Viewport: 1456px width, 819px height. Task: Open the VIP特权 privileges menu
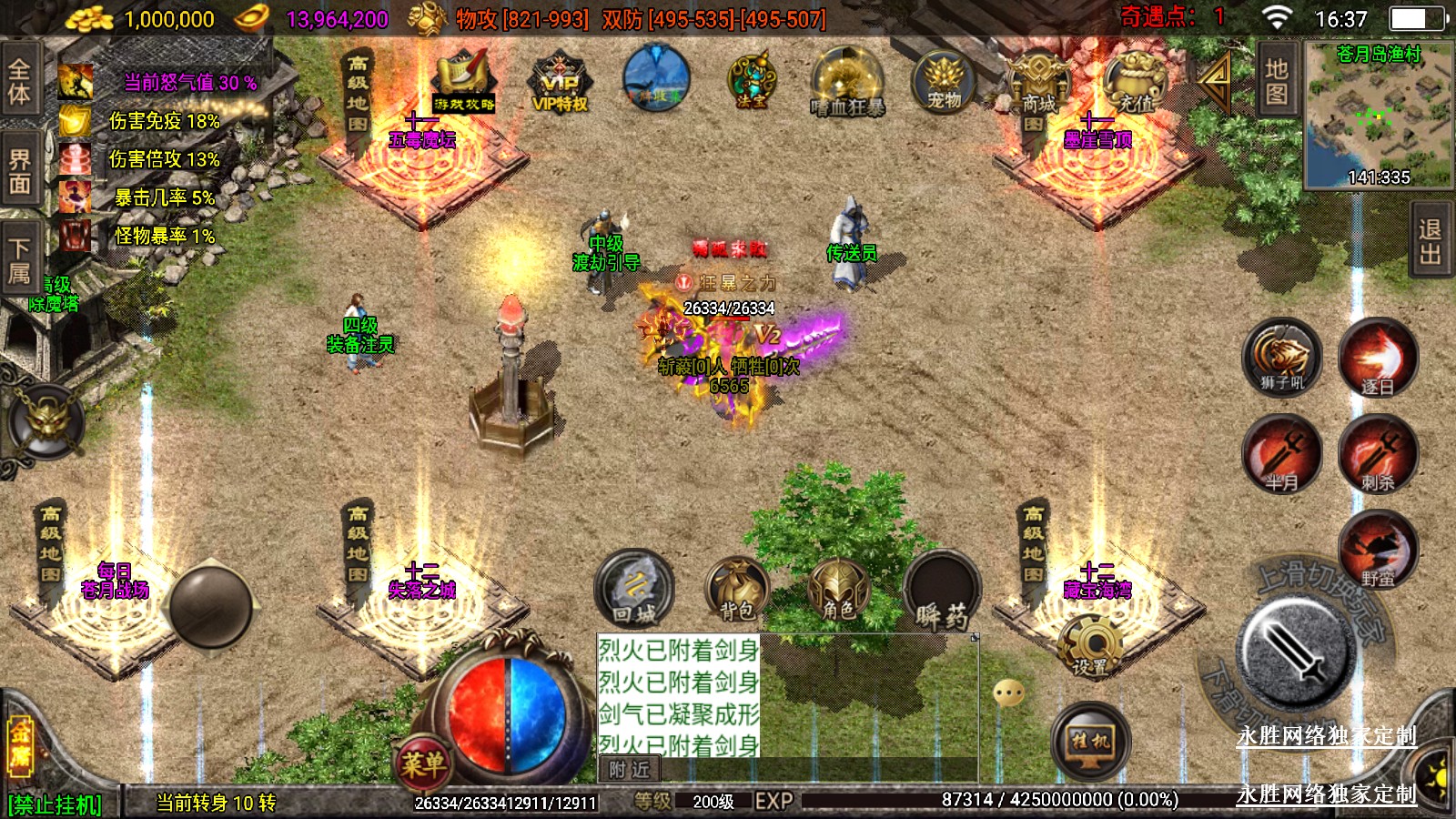pyautogui.click(x=560, y=84)
